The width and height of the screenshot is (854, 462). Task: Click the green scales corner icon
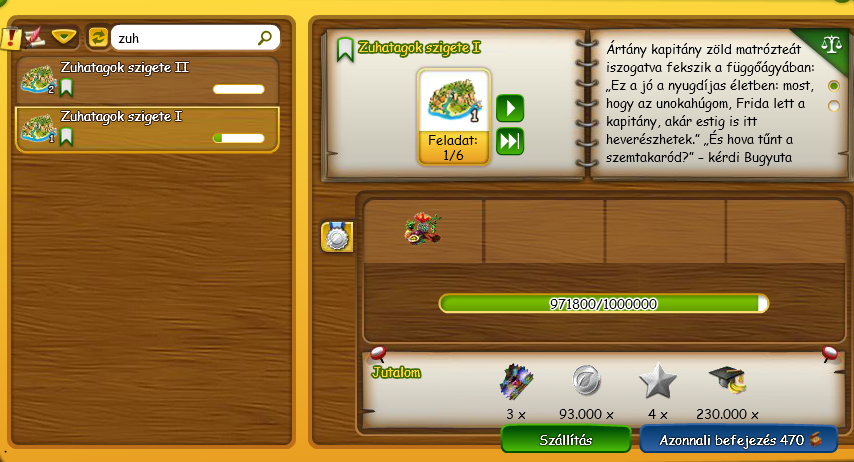830,45
